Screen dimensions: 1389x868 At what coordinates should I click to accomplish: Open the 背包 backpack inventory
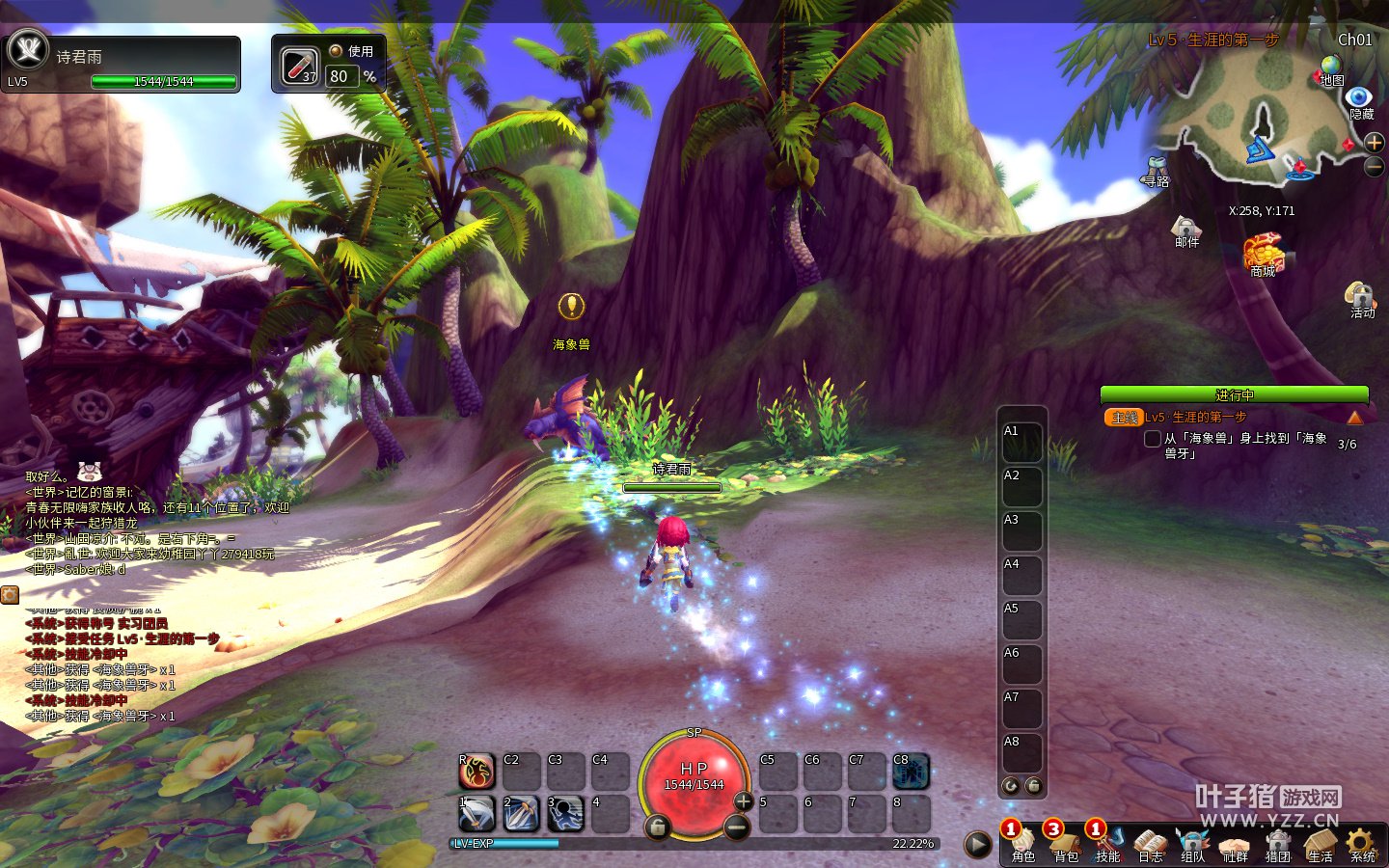1065,843
